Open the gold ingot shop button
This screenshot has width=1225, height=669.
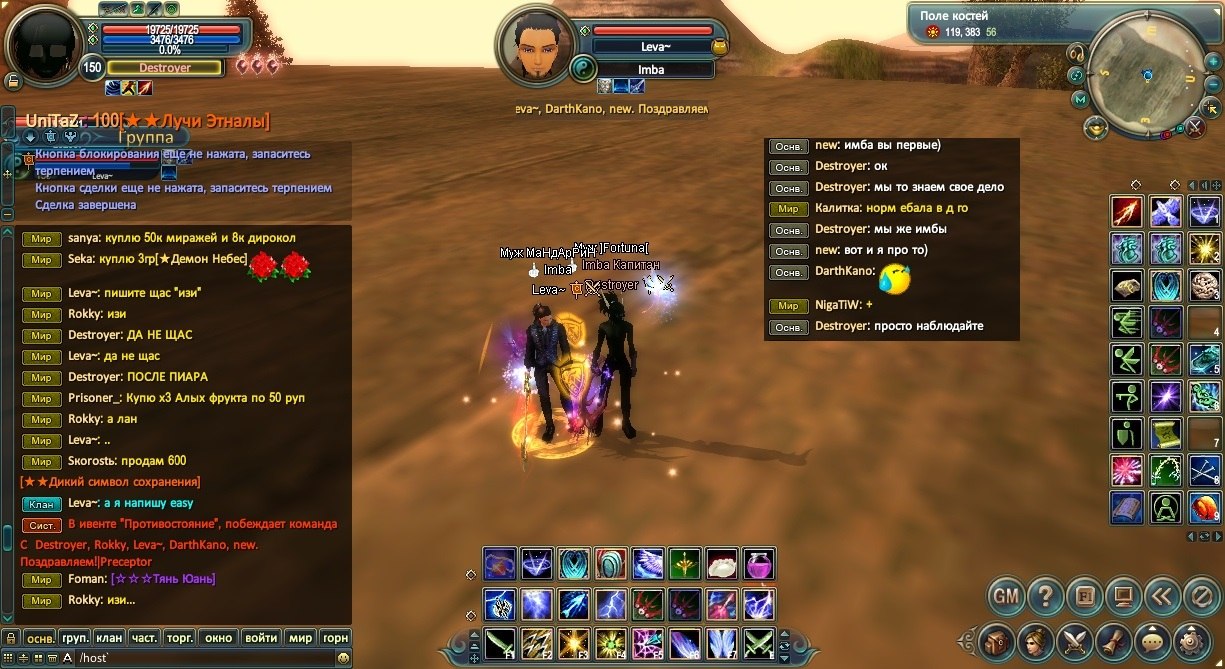tap(1097, 127)
